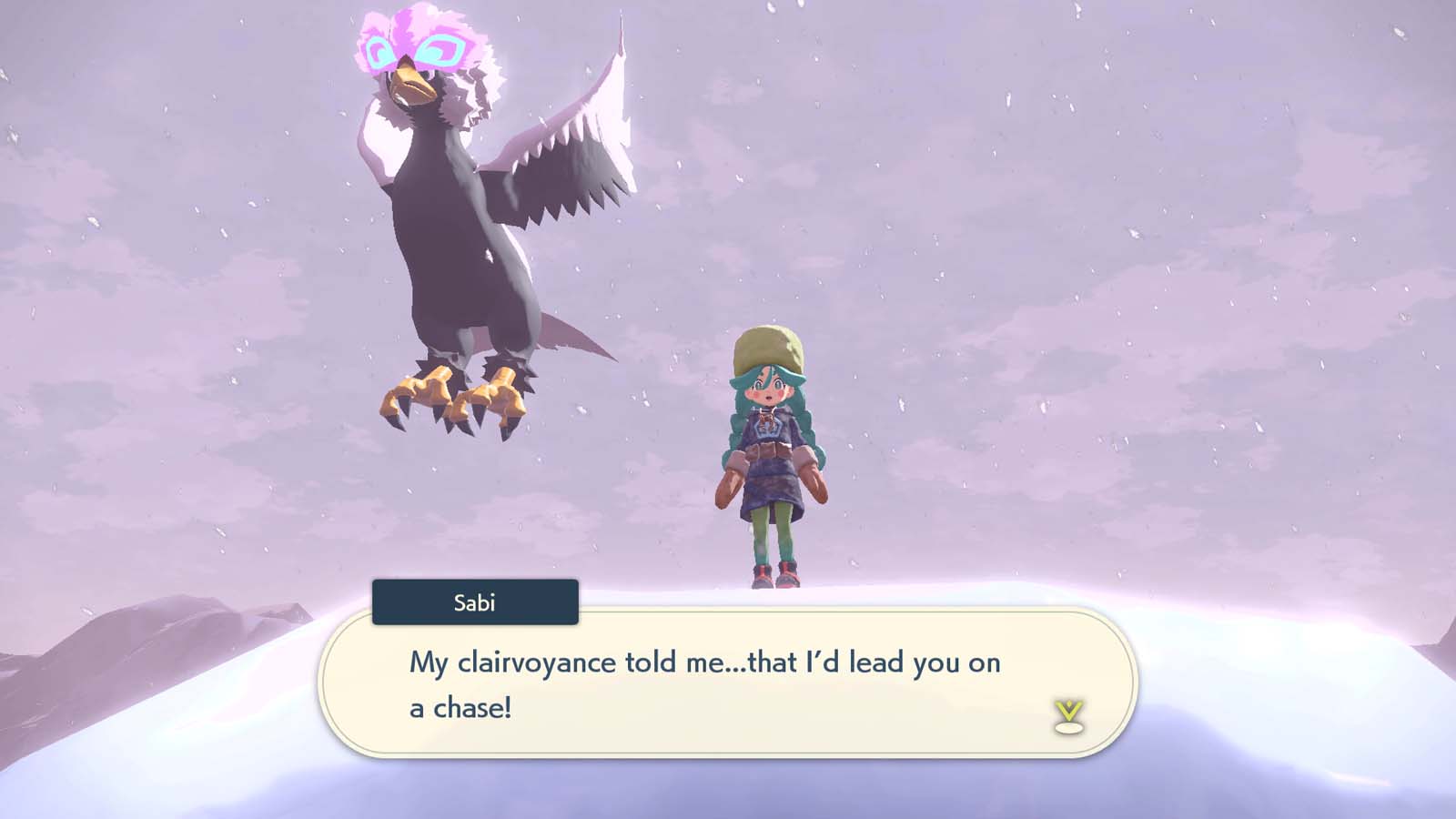Click the name 'Sabi' label text
Screen dimensions: 1456x819
click(x=474, y=601)
